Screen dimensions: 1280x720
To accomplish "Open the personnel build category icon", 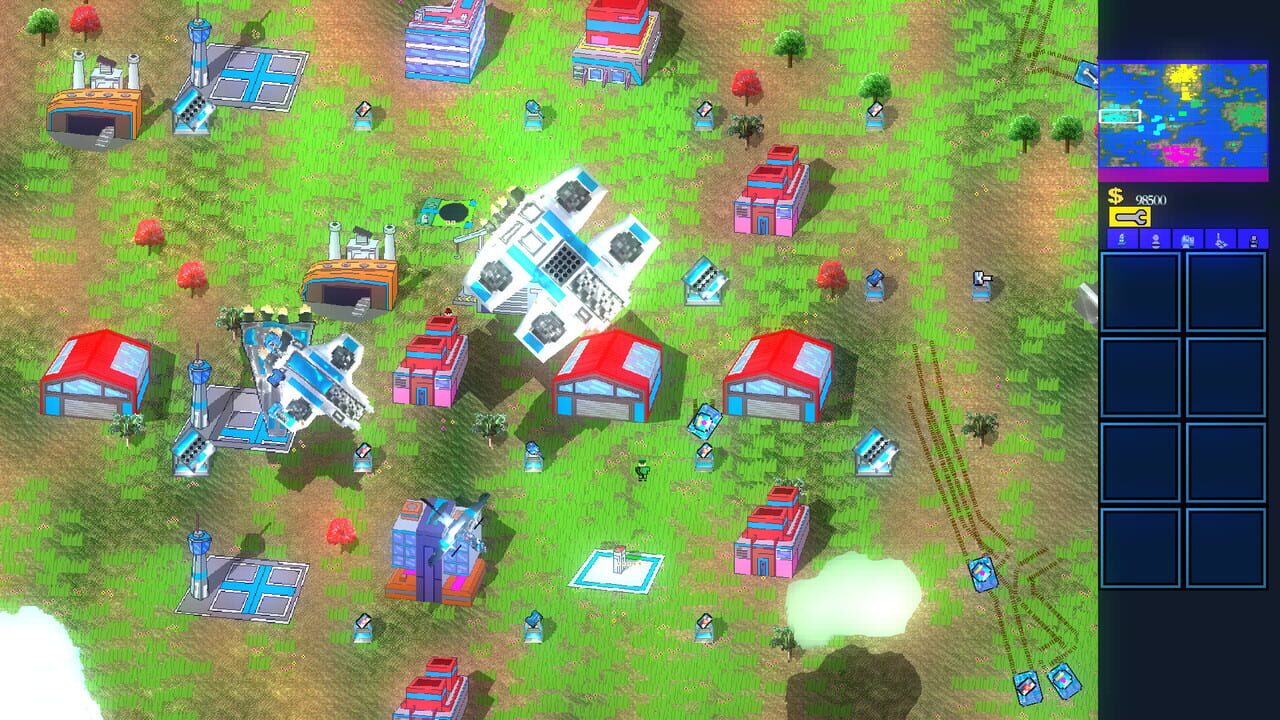I will [x=1155, y=239].
